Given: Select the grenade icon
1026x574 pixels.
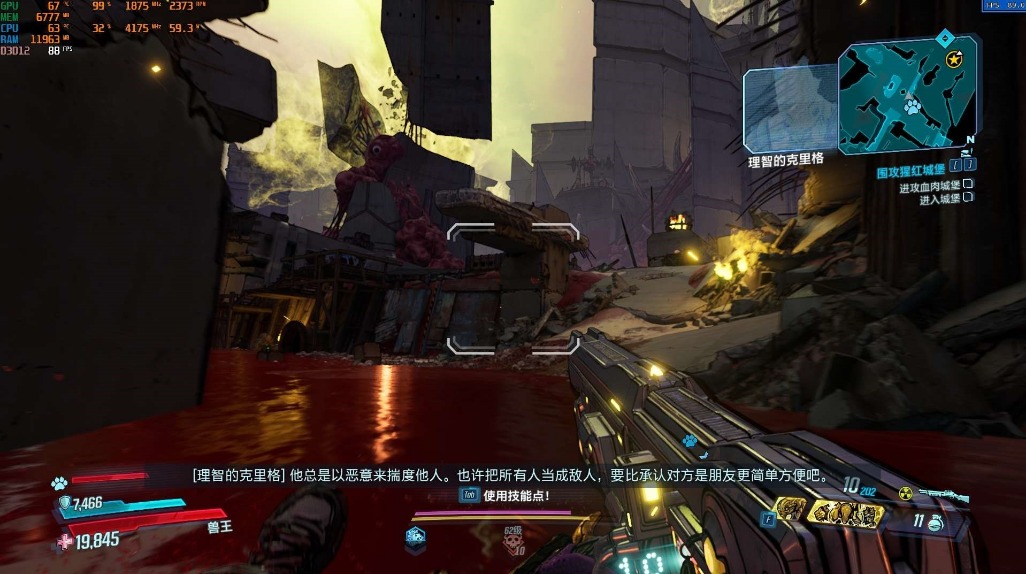Looking at the screenshot, I should (x=934, y=521).
